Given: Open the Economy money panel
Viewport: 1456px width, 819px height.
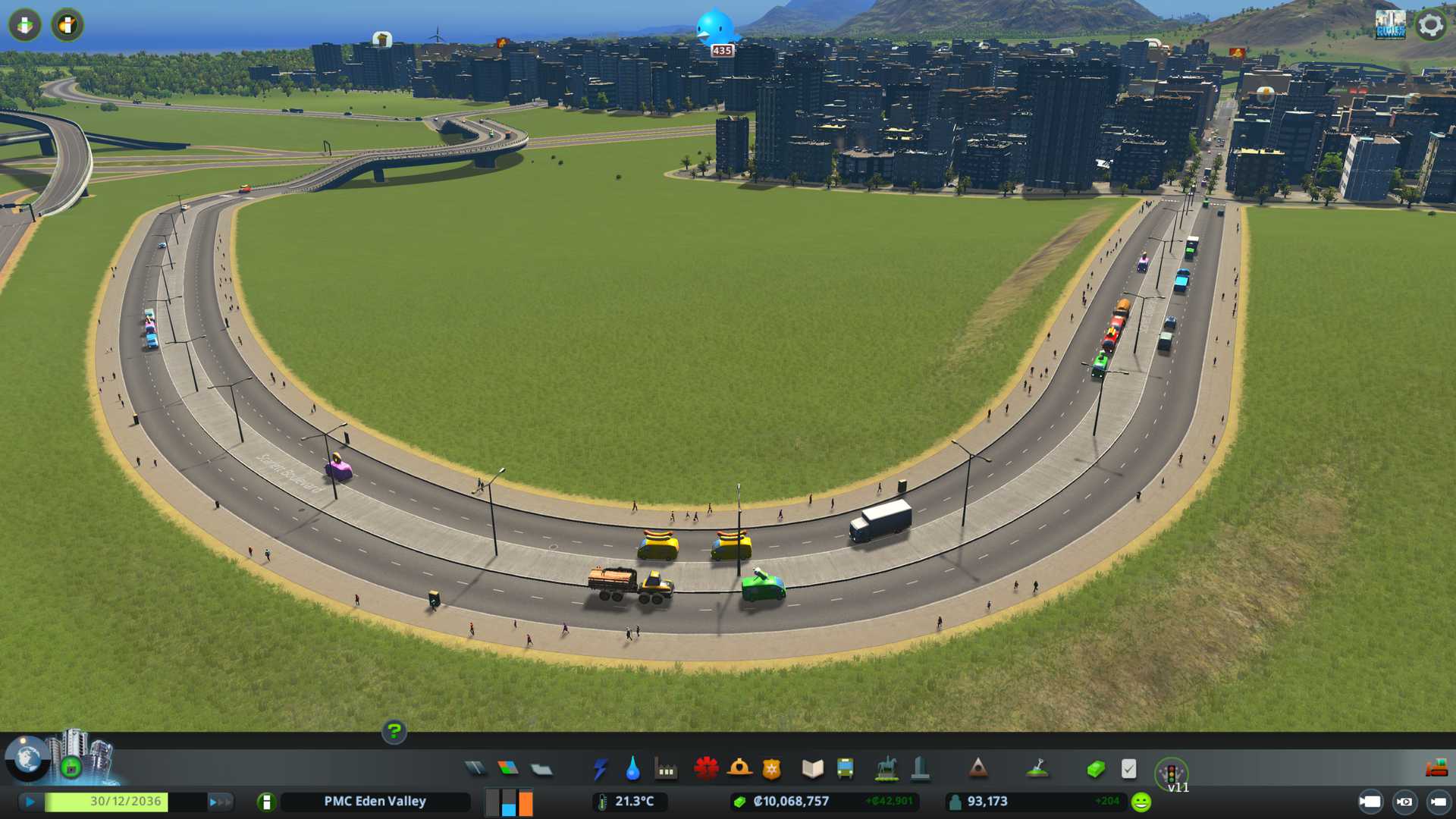Looking at the screenshot, I should click(1095, 769).
